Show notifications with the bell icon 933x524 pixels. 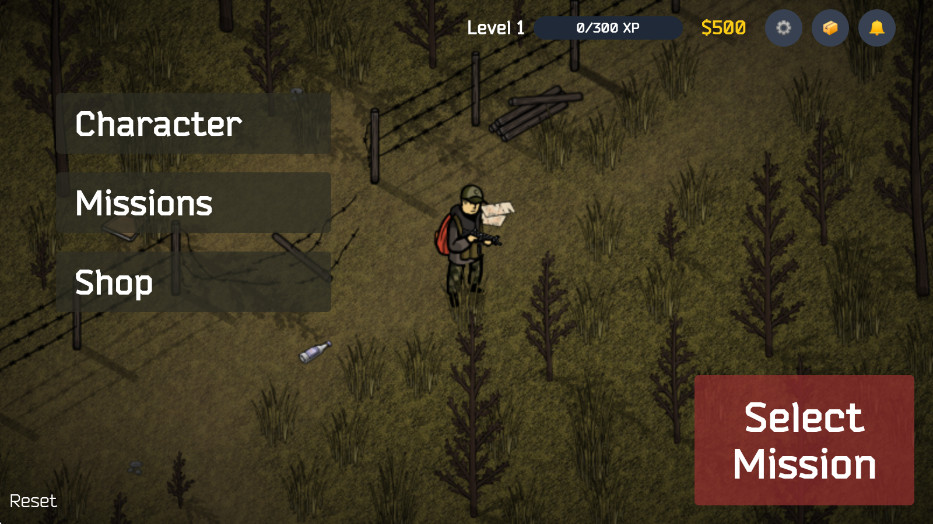coord(877,28)
